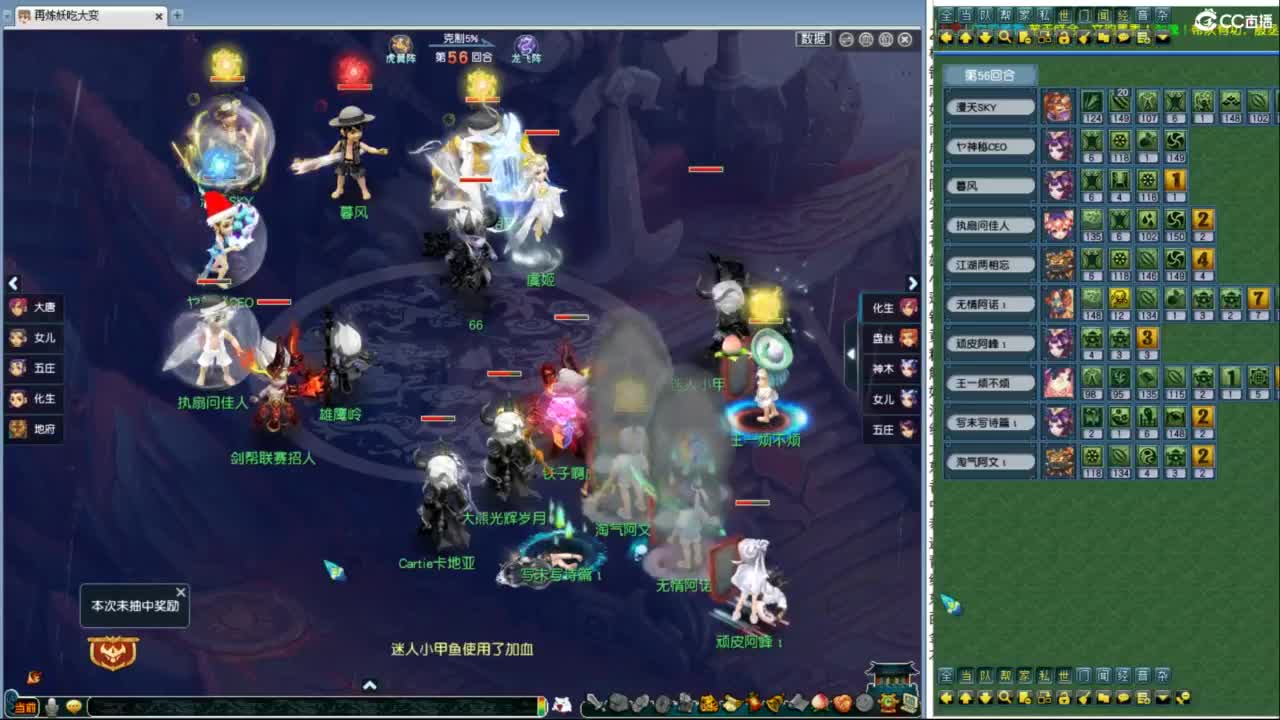Image resolution: width=1280 pixels, height=720 pixels.
Task: Expand the right enemy panel using the right arrow
Action: (x=911, y=283)
